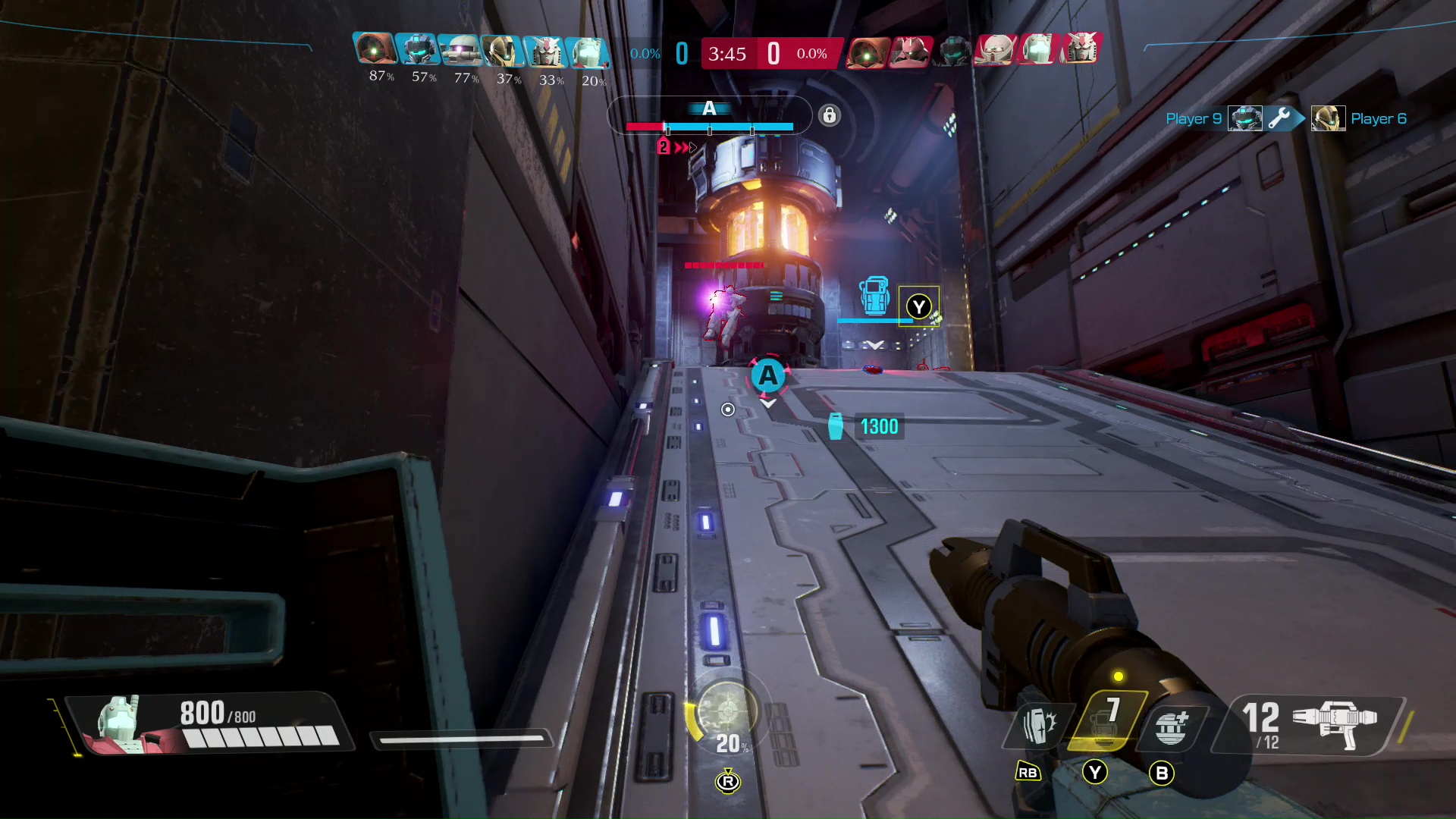Select the blue teammate portrait showing 87%
Viewport: 1456px width, 819px height.
[x=375, y=49]
